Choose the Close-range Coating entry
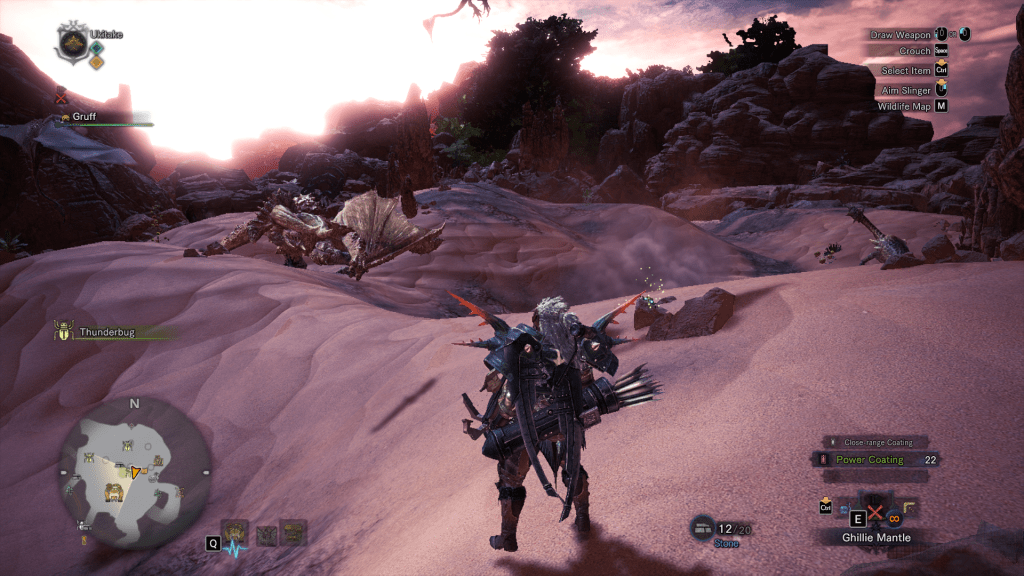 coord(877,441)
